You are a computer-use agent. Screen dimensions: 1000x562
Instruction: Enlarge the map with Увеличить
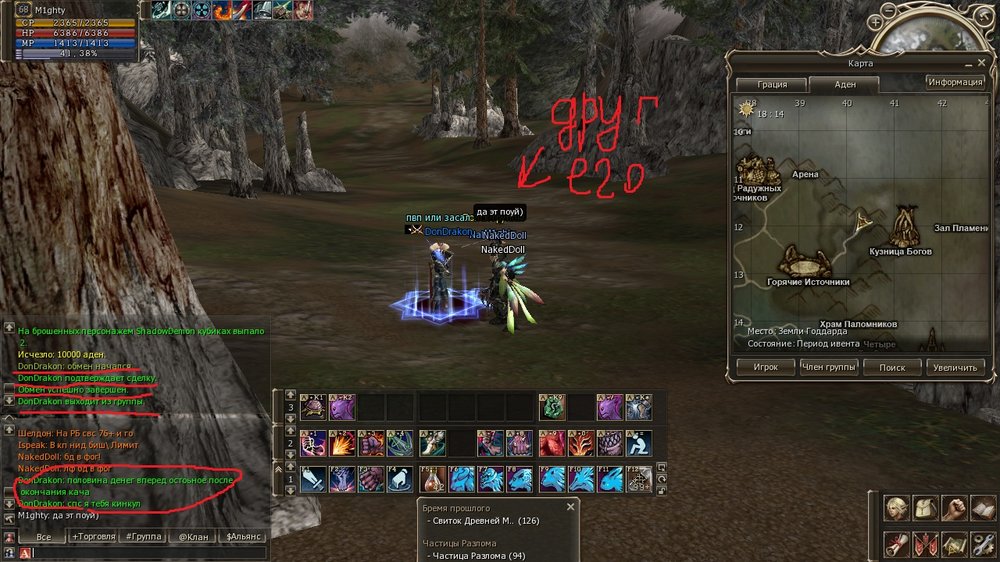[955, 367]
